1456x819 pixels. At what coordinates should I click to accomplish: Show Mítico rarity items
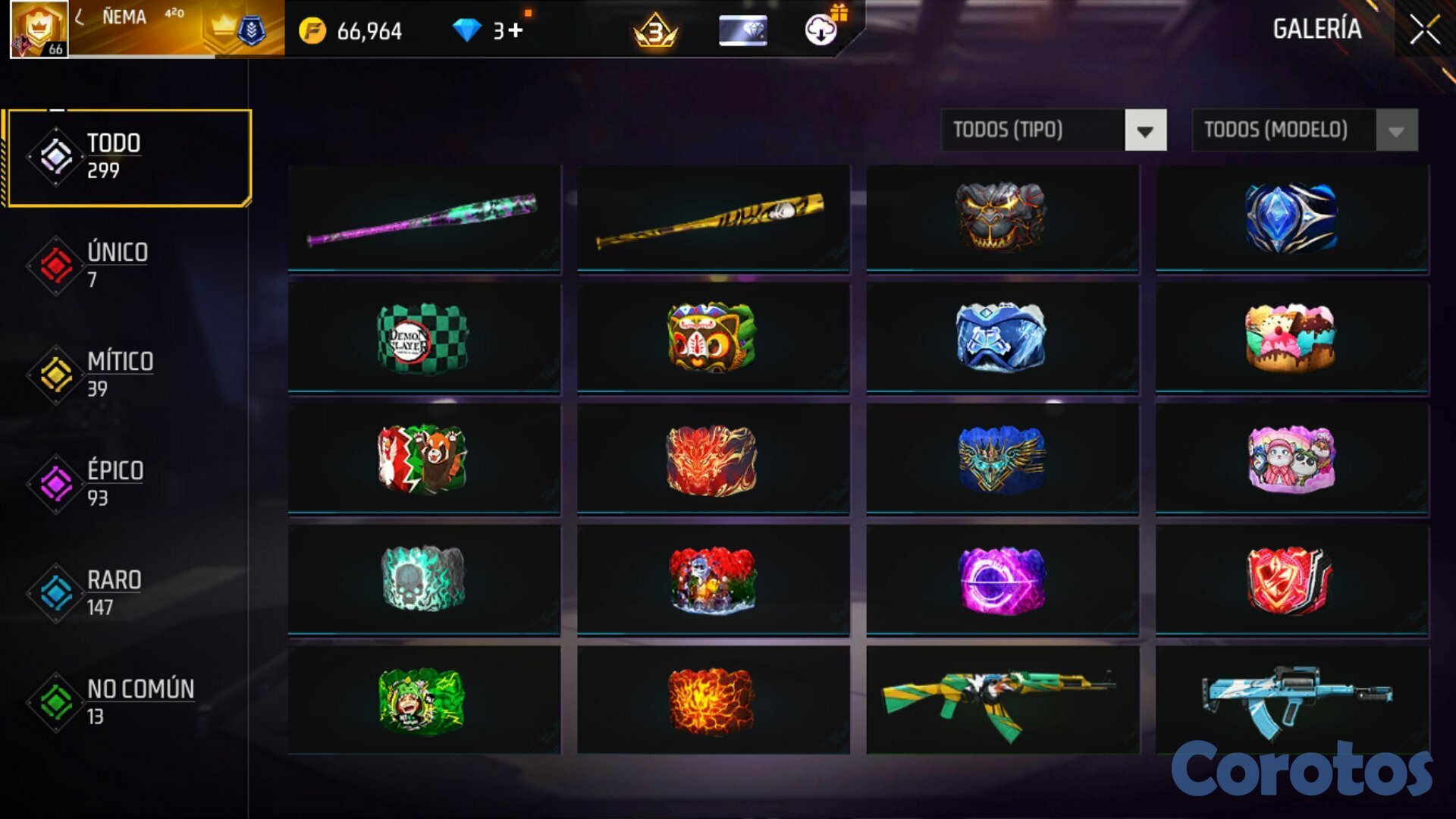click(x=120, y=374)
